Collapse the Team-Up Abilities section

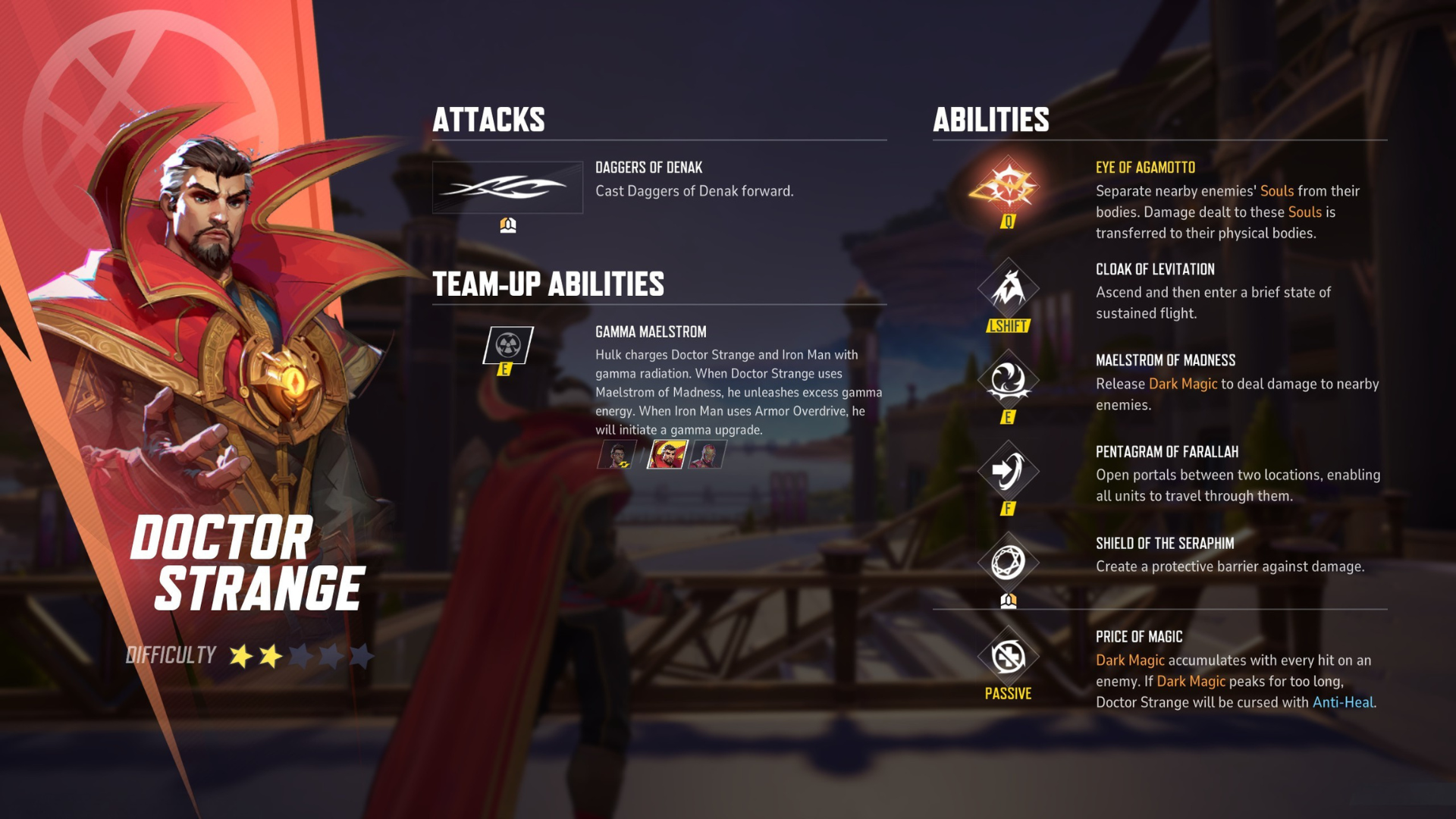[548, 286]
